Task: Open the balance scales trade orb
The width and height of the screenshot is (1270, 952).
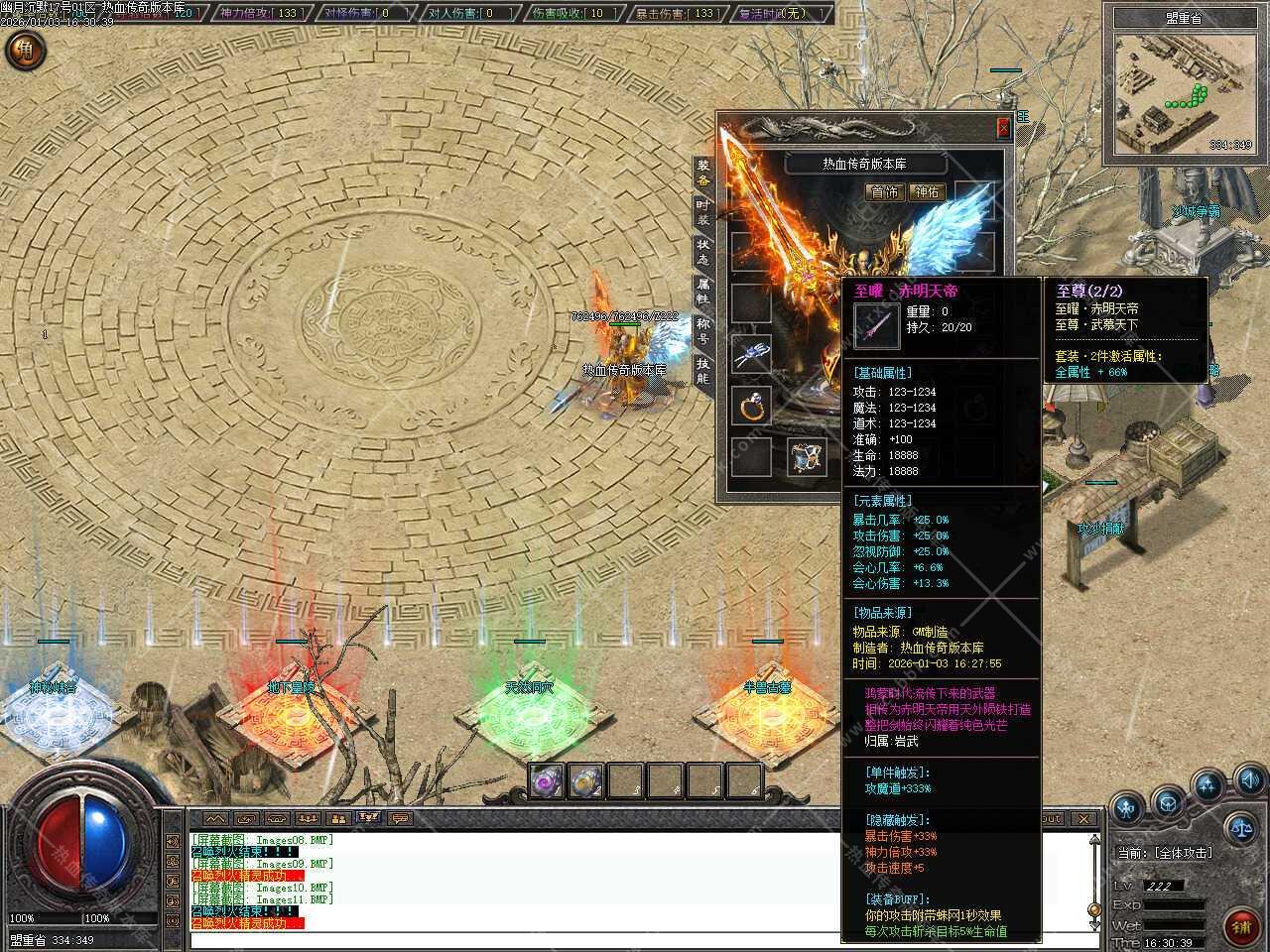Action: tap(1239, 825)
